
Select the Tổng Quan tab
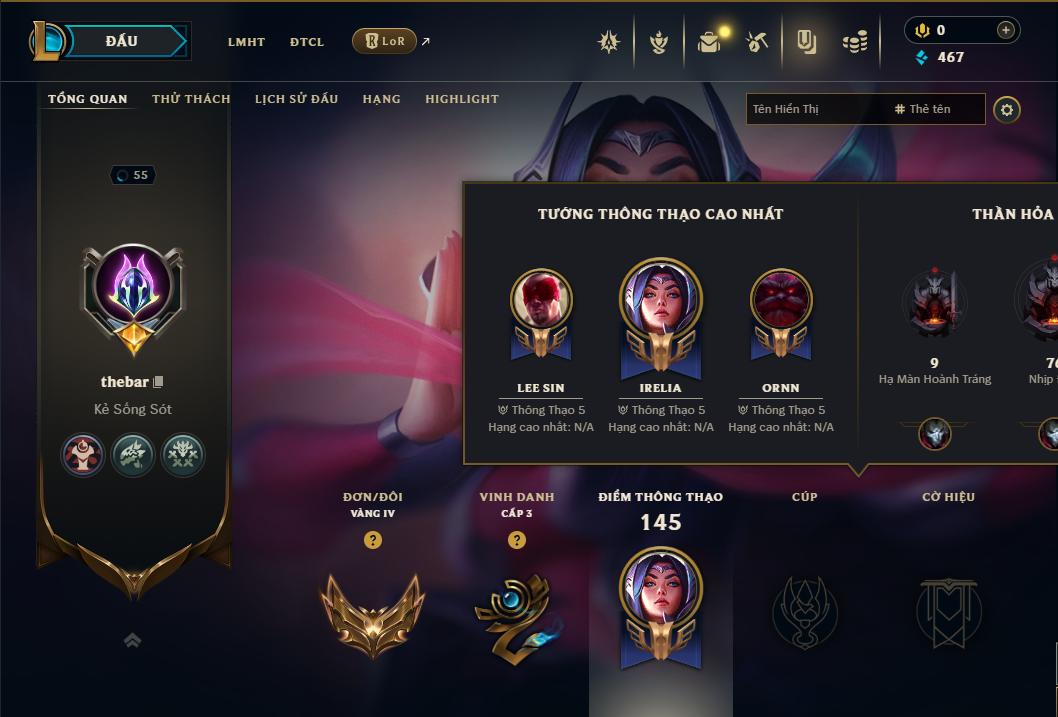point(88,99)
